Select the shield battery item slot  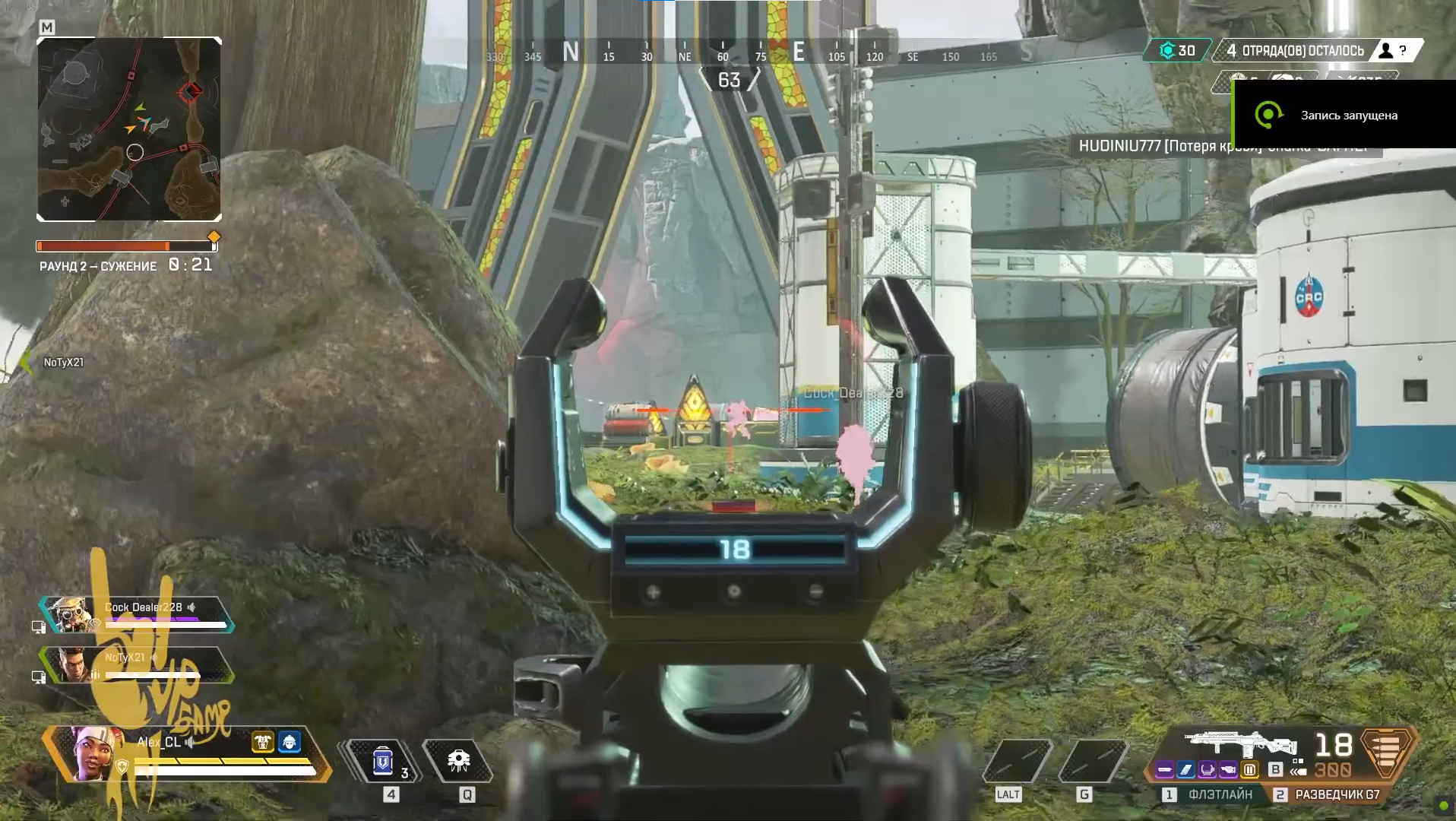pyautogui.click(x=383, y=761)
